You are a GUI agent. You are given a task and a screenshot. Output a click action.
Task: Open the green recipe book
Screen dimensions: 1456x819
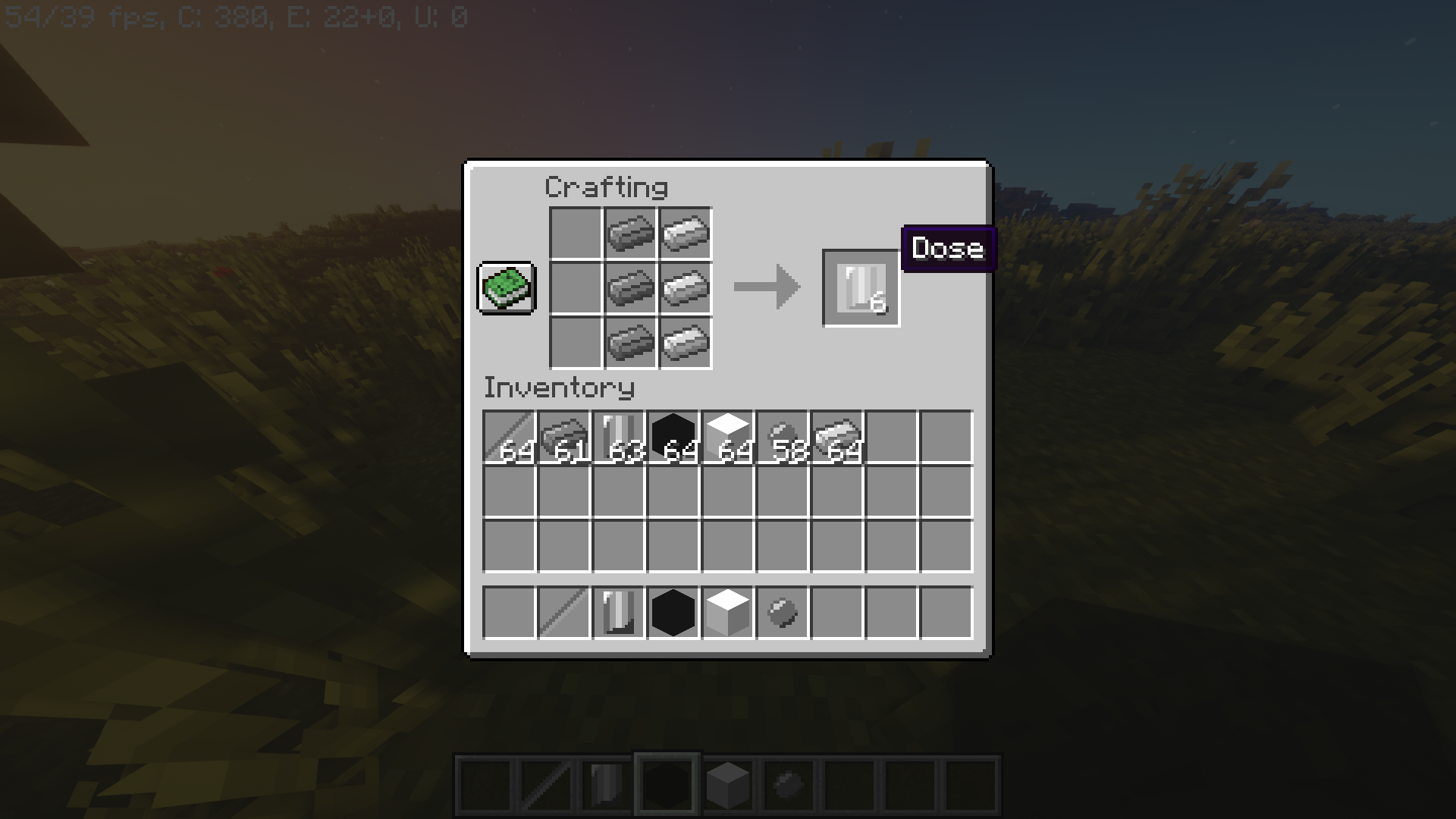(x=505, y=289)
